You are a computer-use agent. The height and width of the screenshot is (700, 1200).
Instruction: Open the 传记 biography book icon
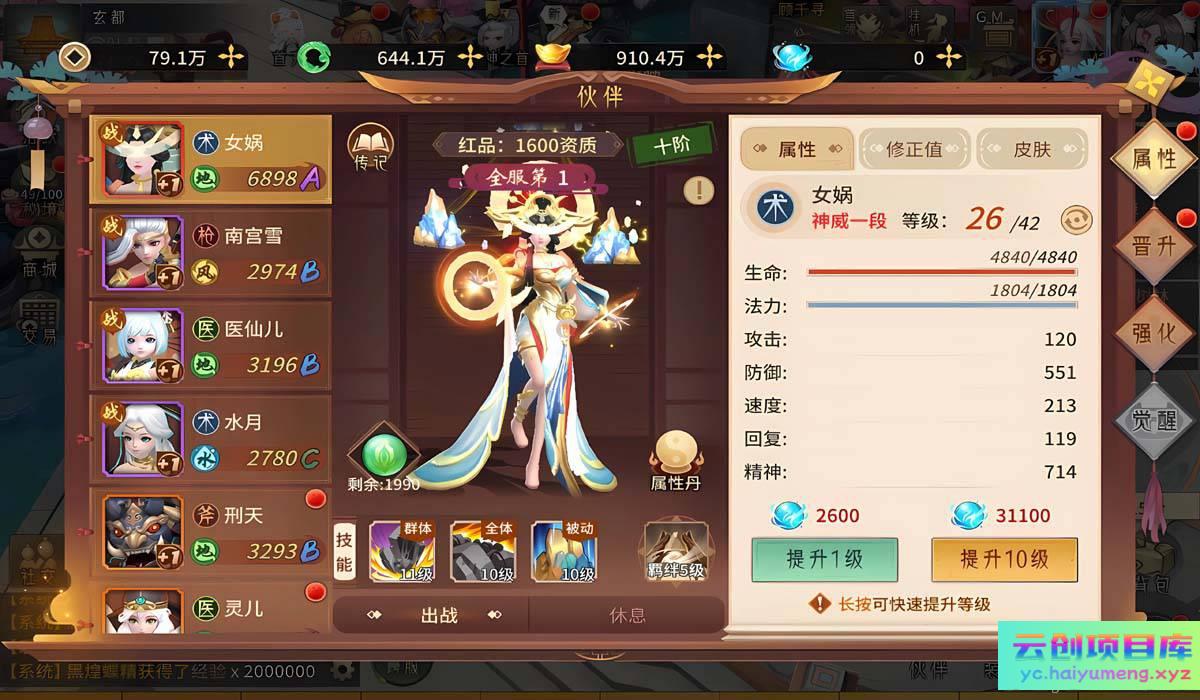(x=370, y=147)
